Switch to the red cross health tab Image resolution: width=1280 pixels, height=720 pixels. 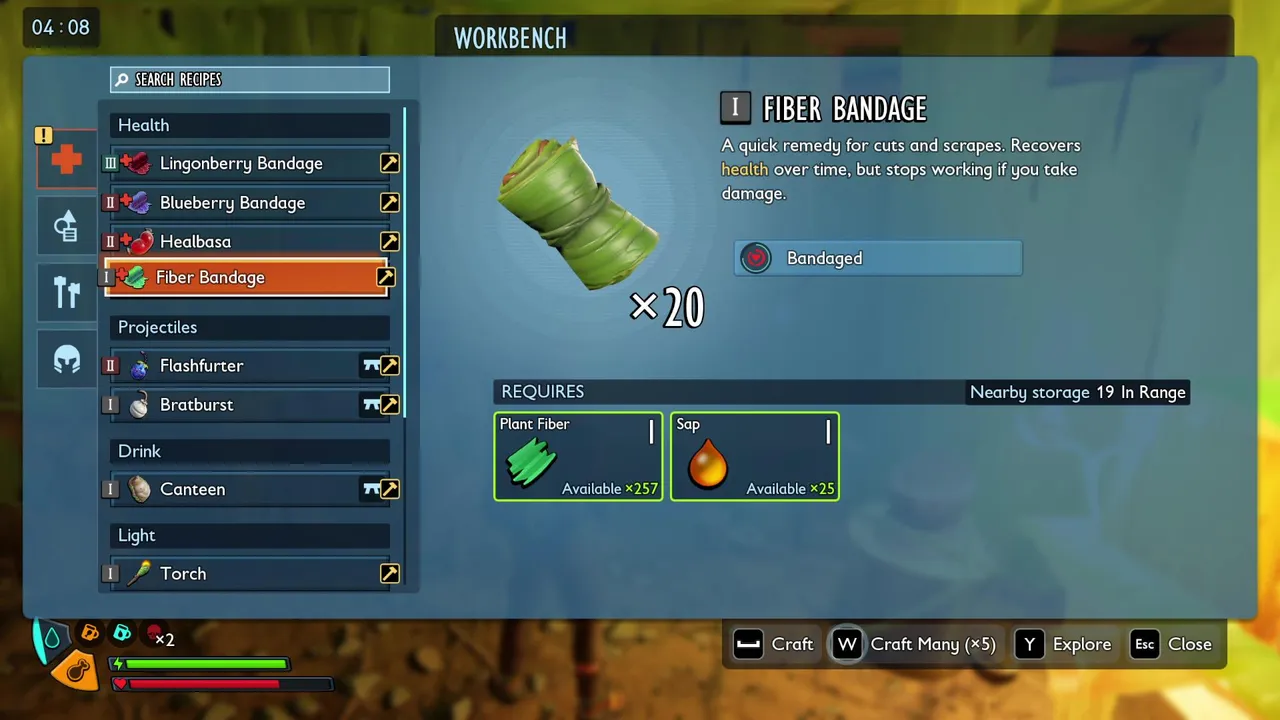coord(67,159)
